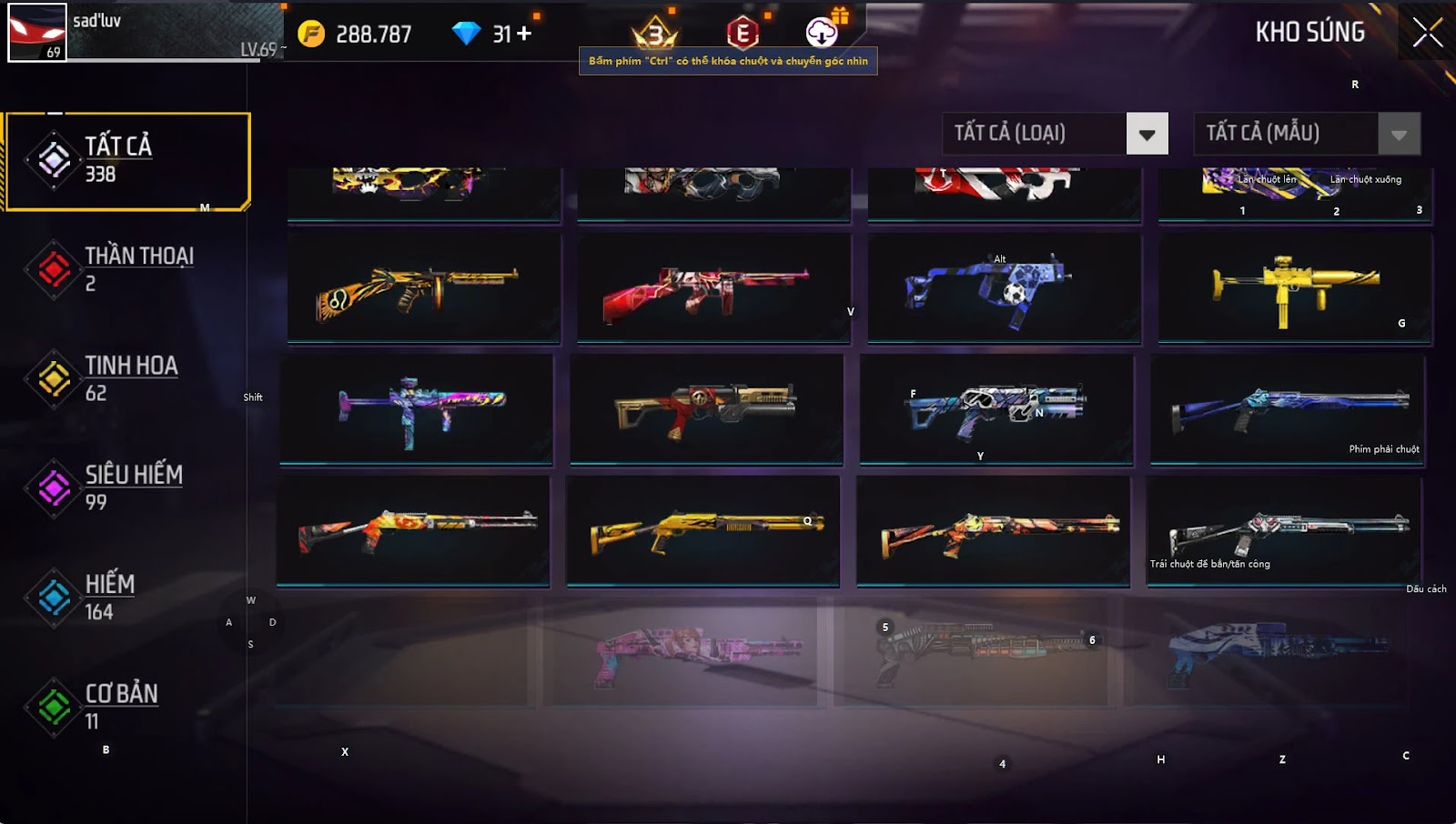Expand the Tất Cả (Mẫu) dropdown
The width and height of the screenshot is (1456, 824).
point(1399,135)
